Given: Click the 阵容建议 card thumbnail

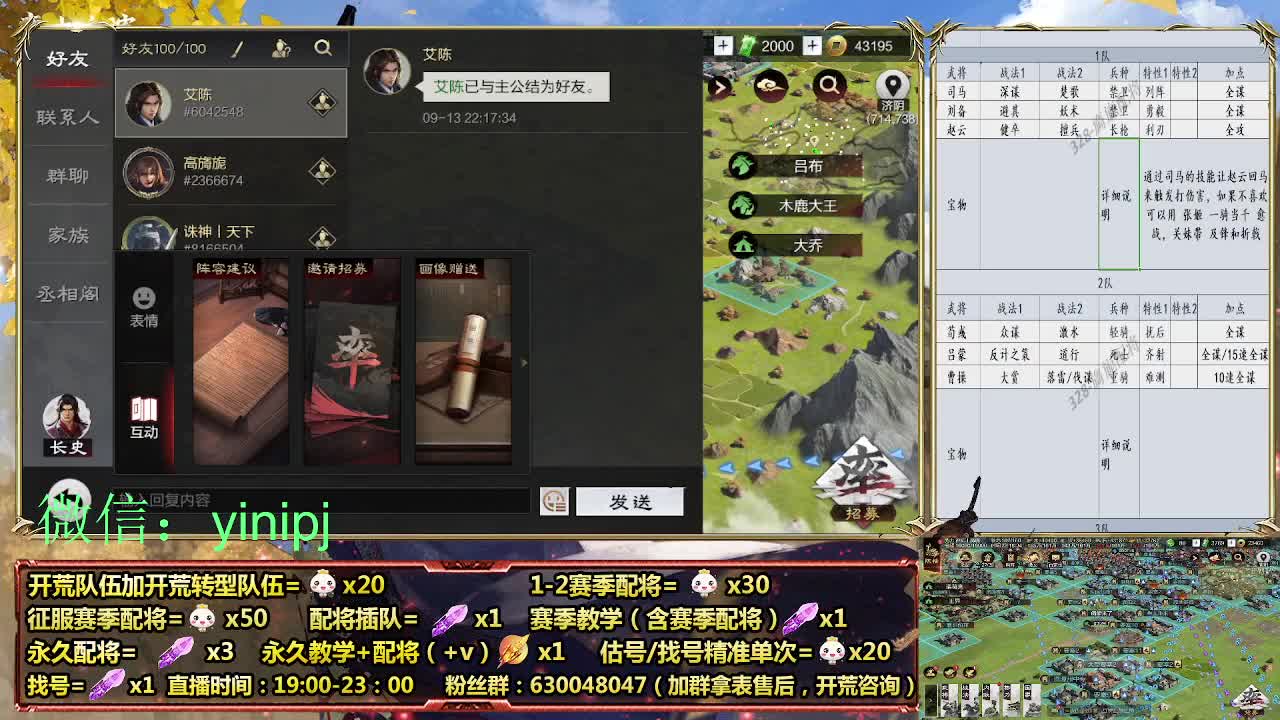Looking at the screenshot, I should (240, 362).
